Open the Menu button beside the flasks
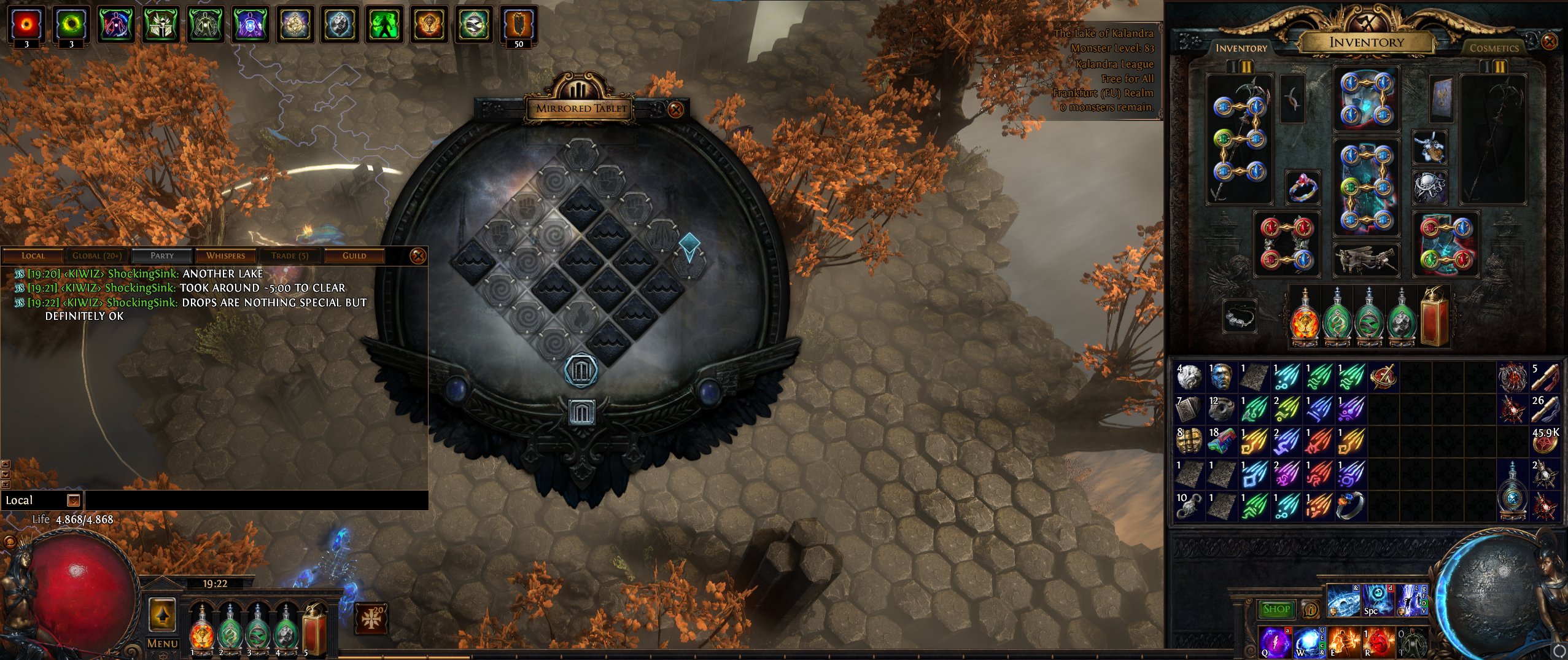The height and width of the screenshot is (660, 1568). pos(163,643)
